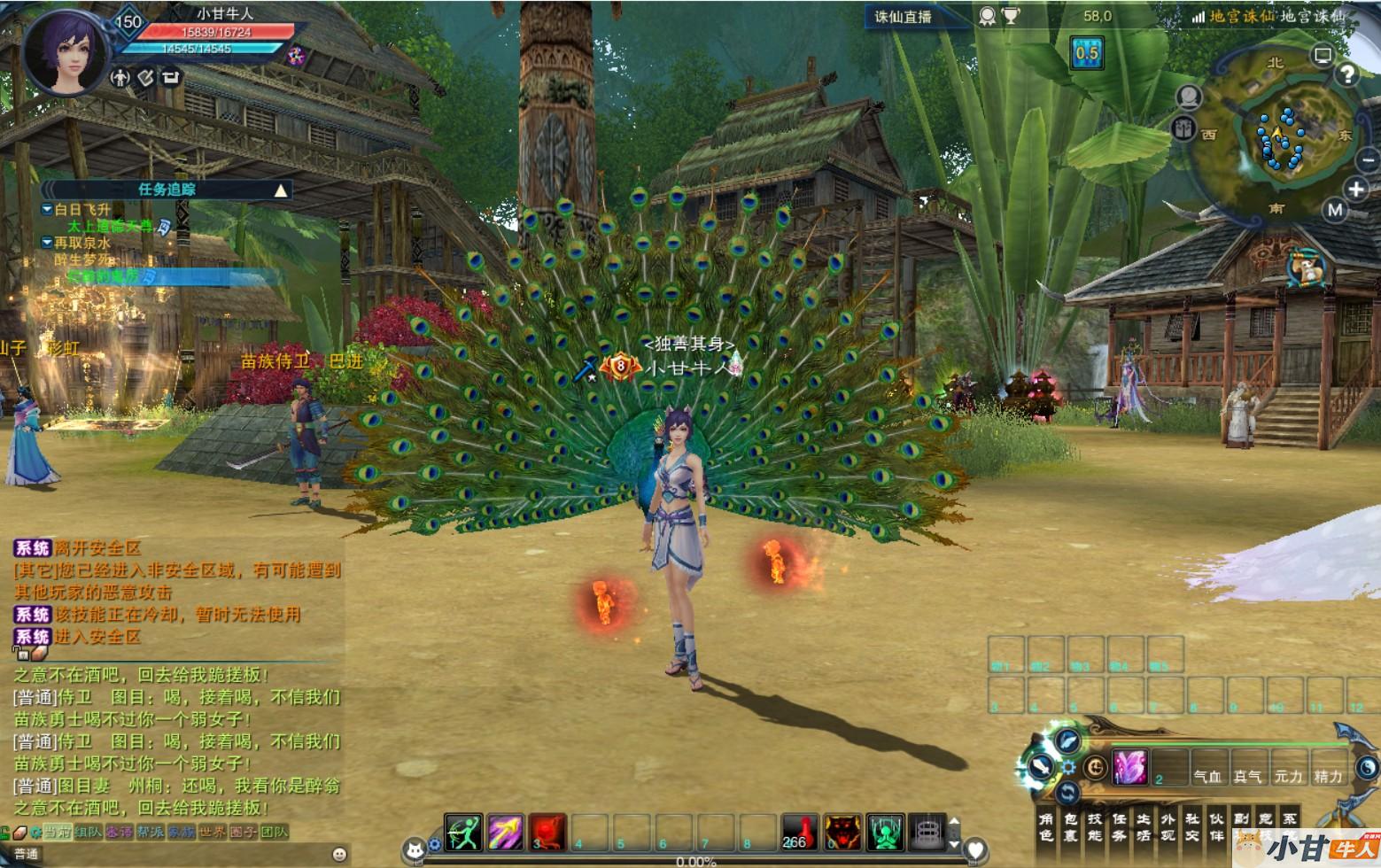This screenshot has height=868, width=1381.
Task: Select the 白日飞升 quest entry
Action: pyautogui.click(x=82, y=209)
